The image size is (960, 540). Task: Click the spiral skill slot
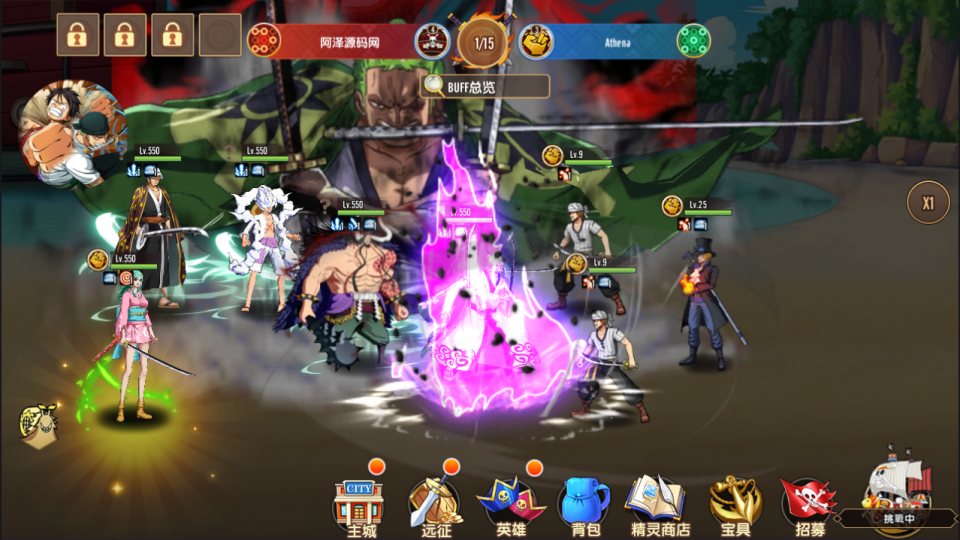point(220,35)
